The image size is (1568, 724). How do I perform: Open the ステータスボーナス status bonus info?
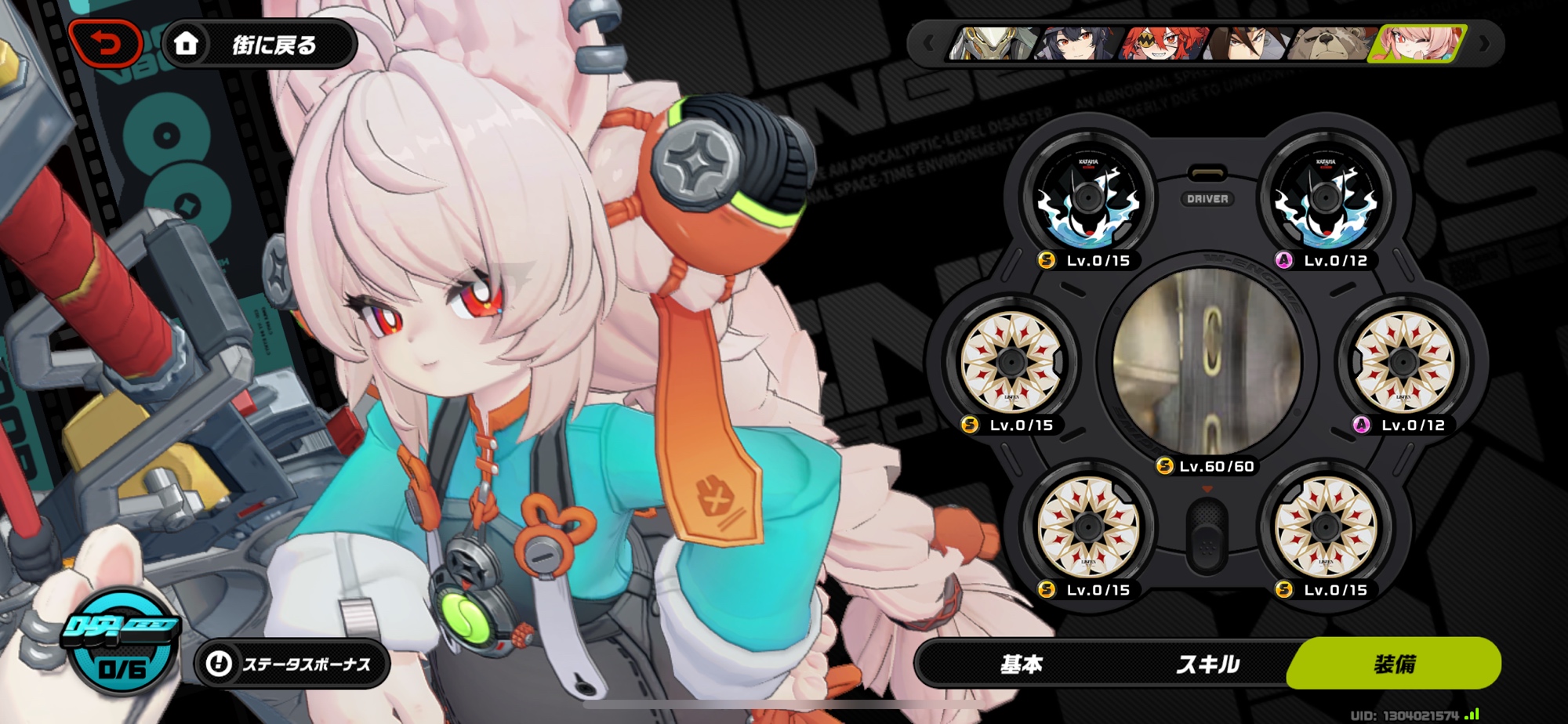(292, 664)
